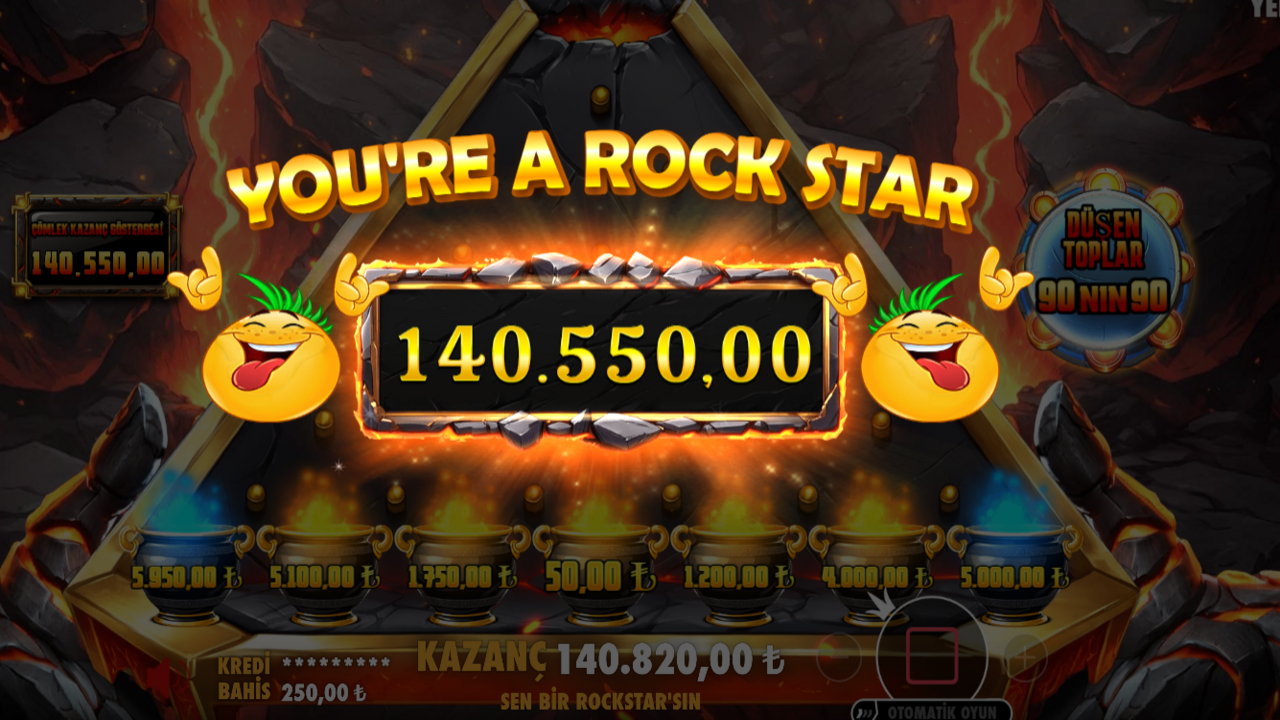
Task: Open the Otomatik Oyun autoplay option
Action: point(931,711)
